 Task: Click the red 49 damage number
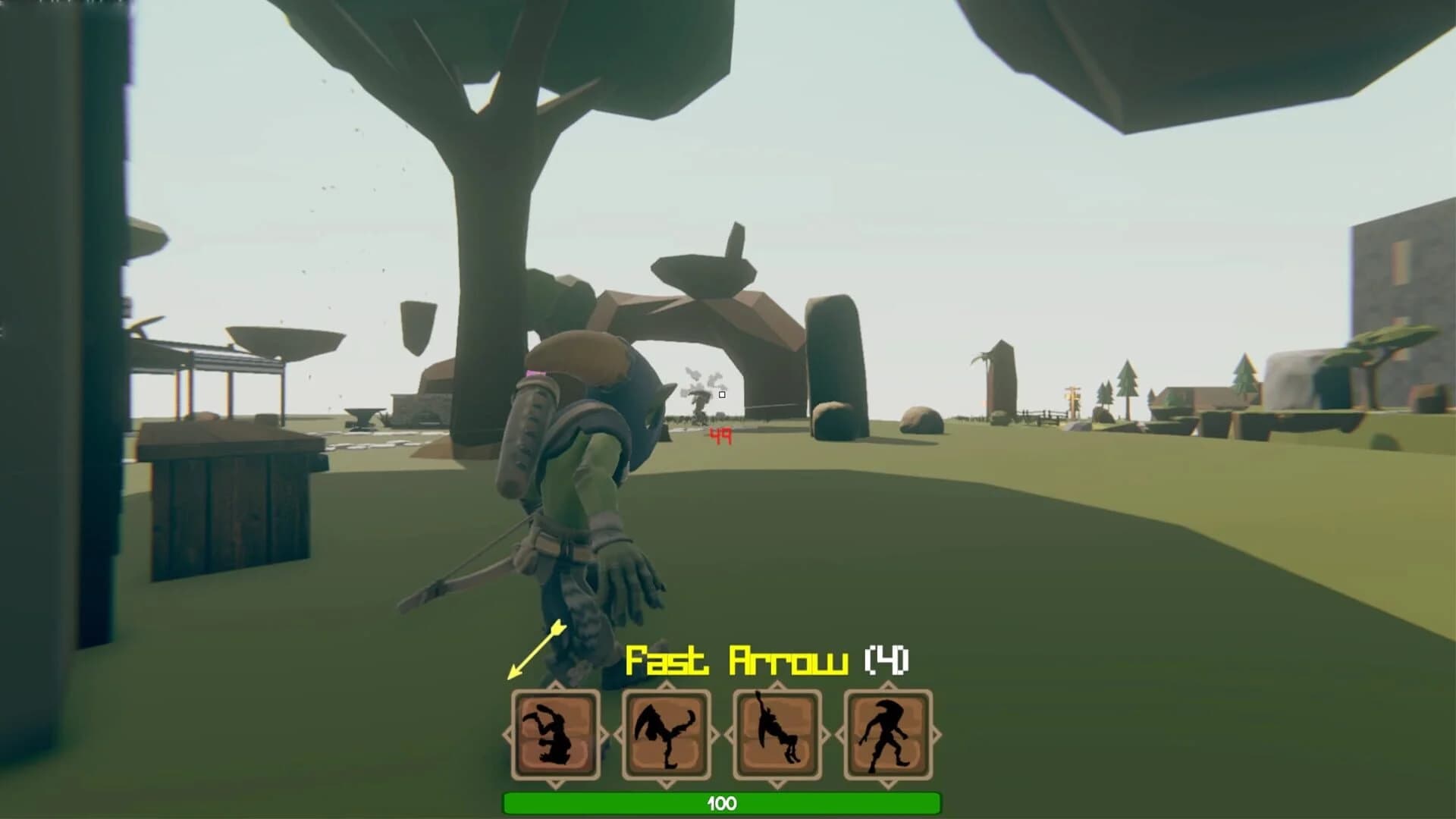[719, 435]
